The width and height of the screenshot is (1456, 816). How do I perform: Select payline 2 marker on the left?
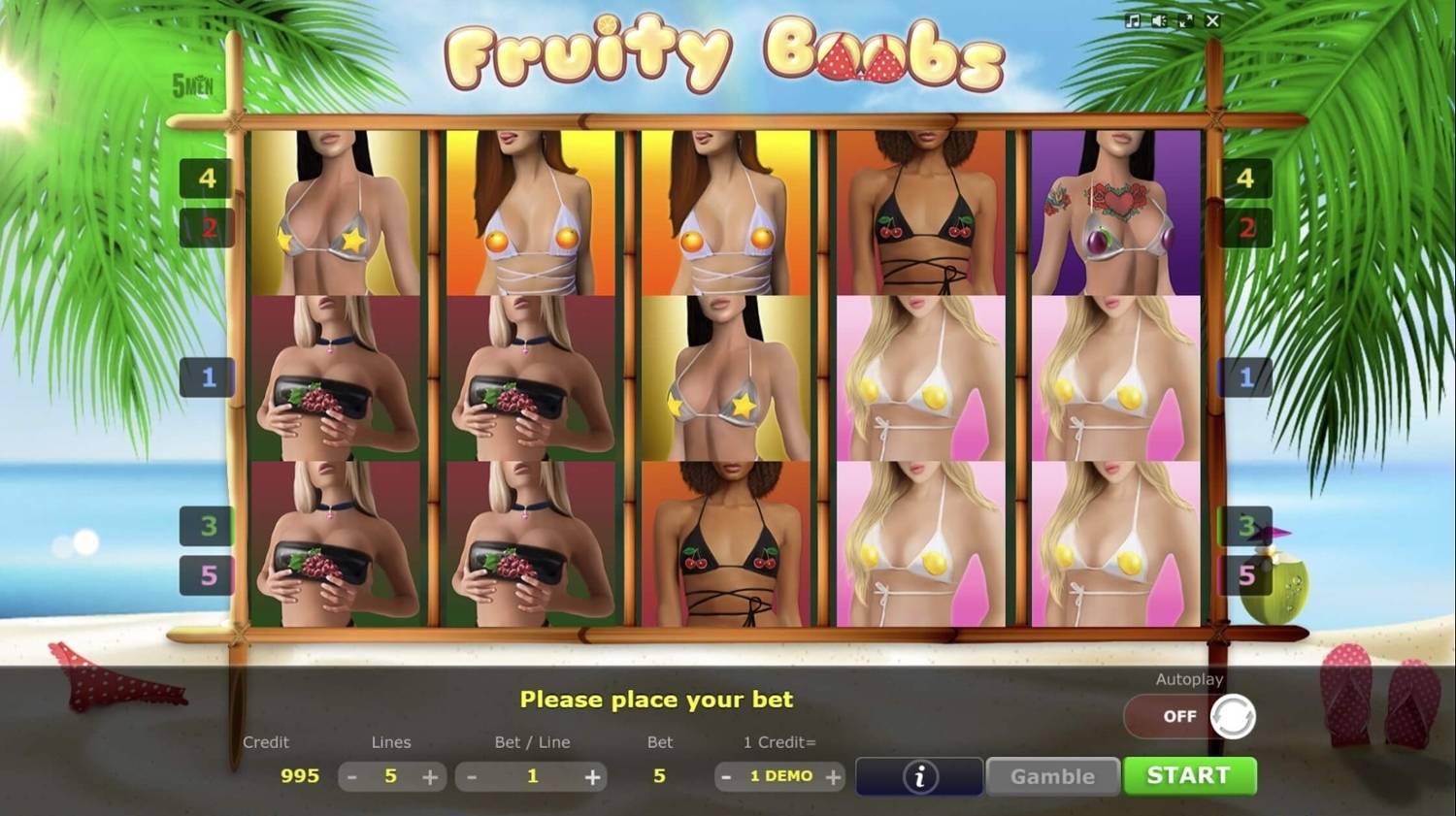coord(207,229)
